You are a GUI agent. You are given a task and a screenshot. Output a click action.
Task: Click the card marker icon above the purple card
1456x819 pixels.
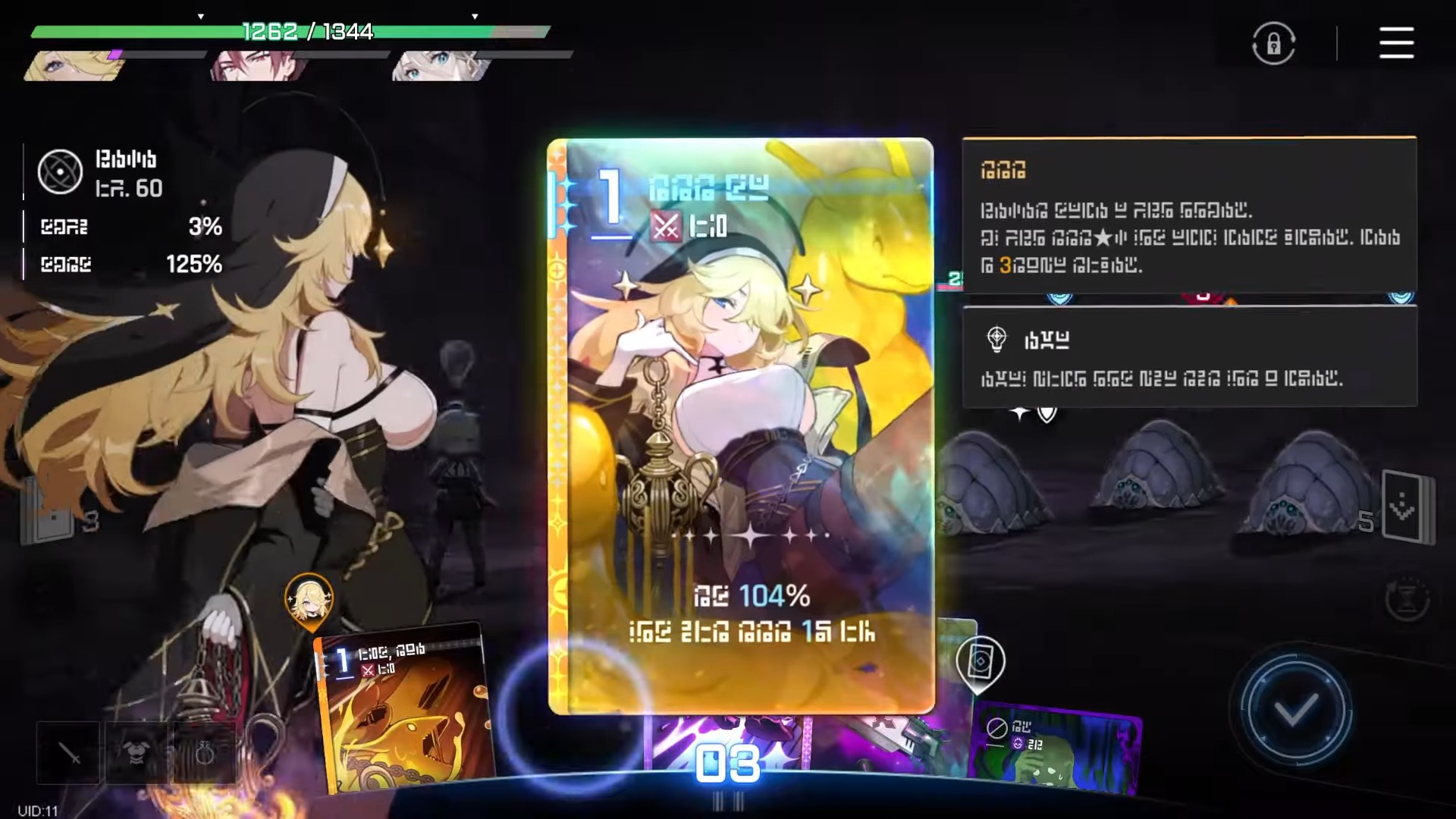980,662
